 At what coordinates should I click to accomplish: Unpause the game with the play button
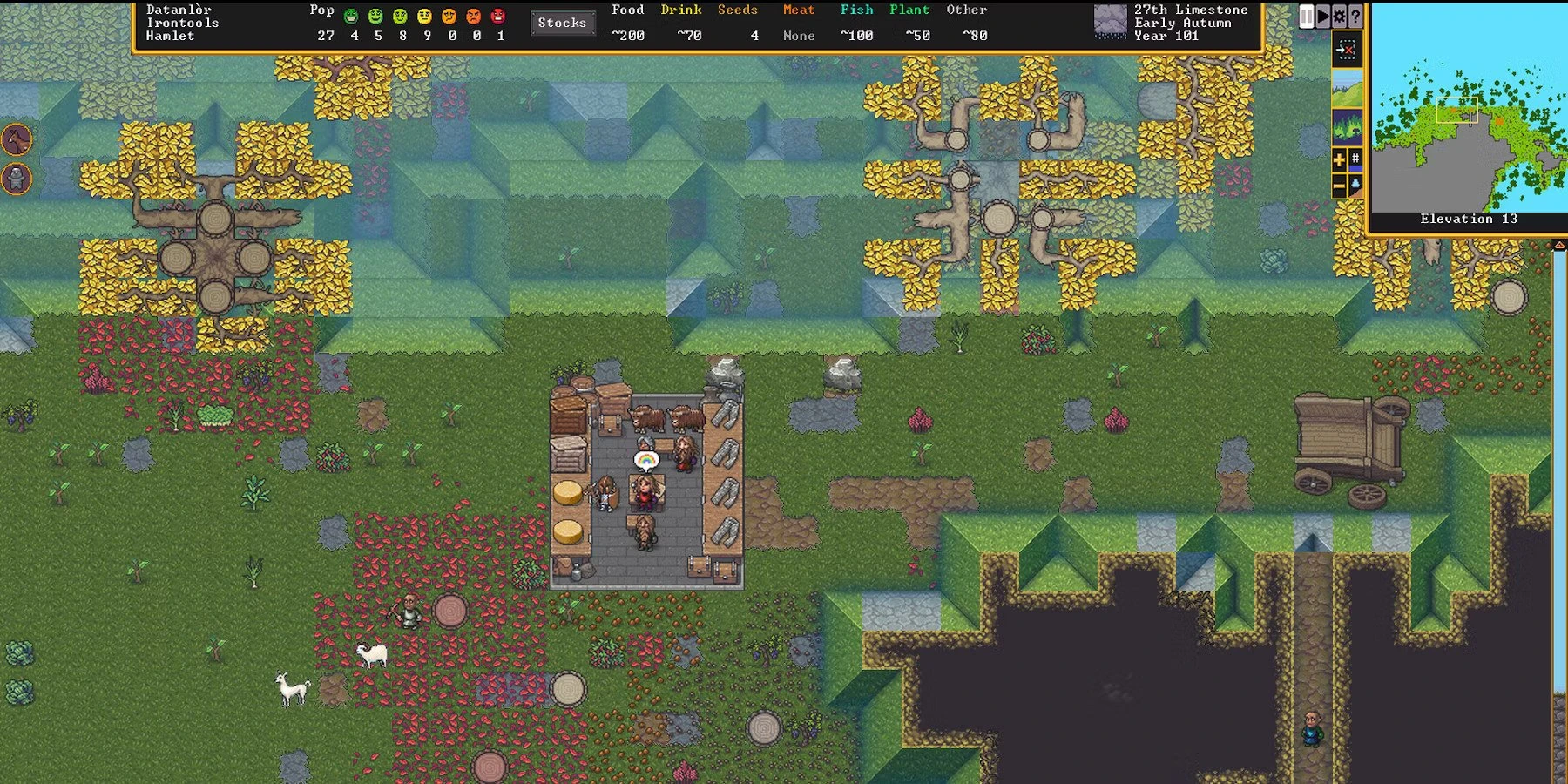pyautogui.click(x=1322, y=15)
